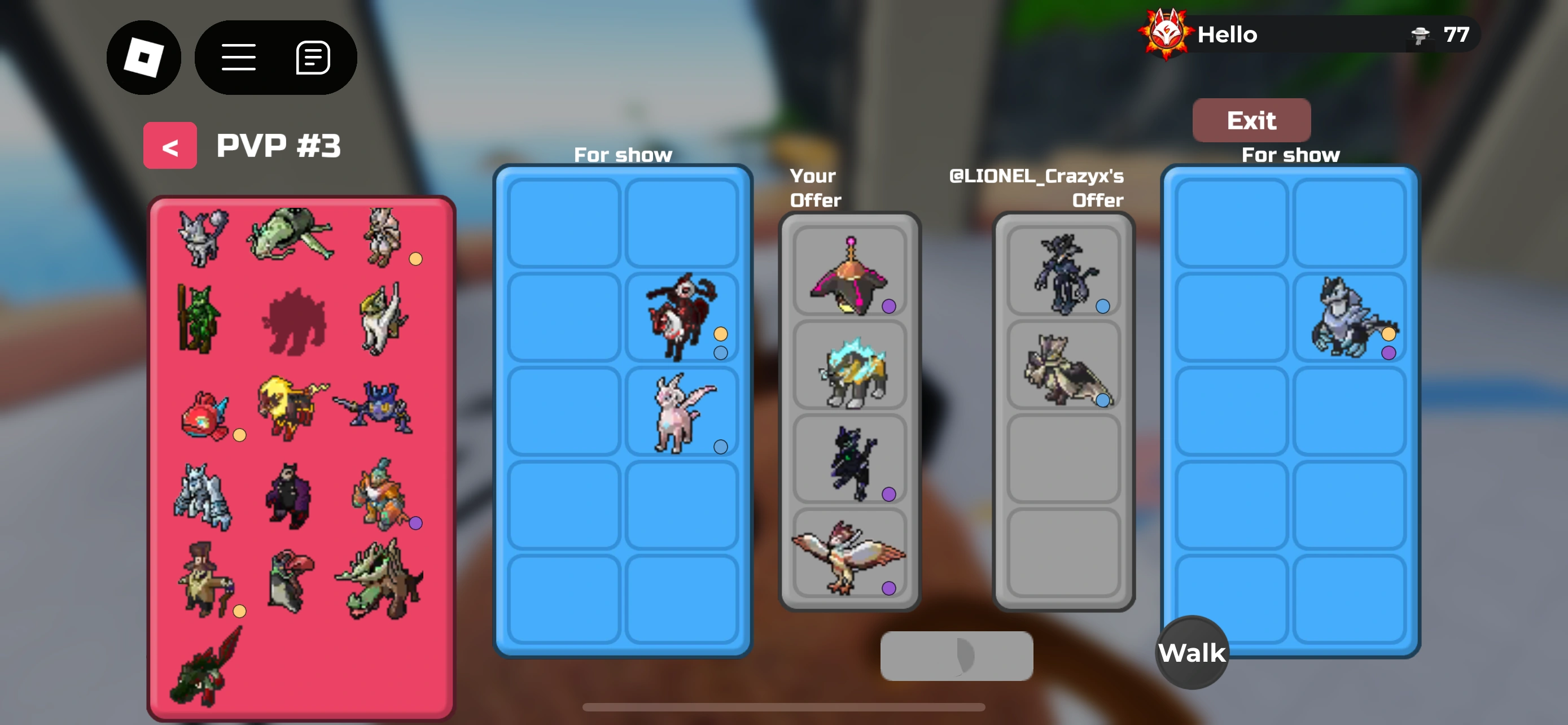Toggle the blue dot on LIONEL's second offered creature
Screen dimensions: 1568x725
click(1102, 401)
